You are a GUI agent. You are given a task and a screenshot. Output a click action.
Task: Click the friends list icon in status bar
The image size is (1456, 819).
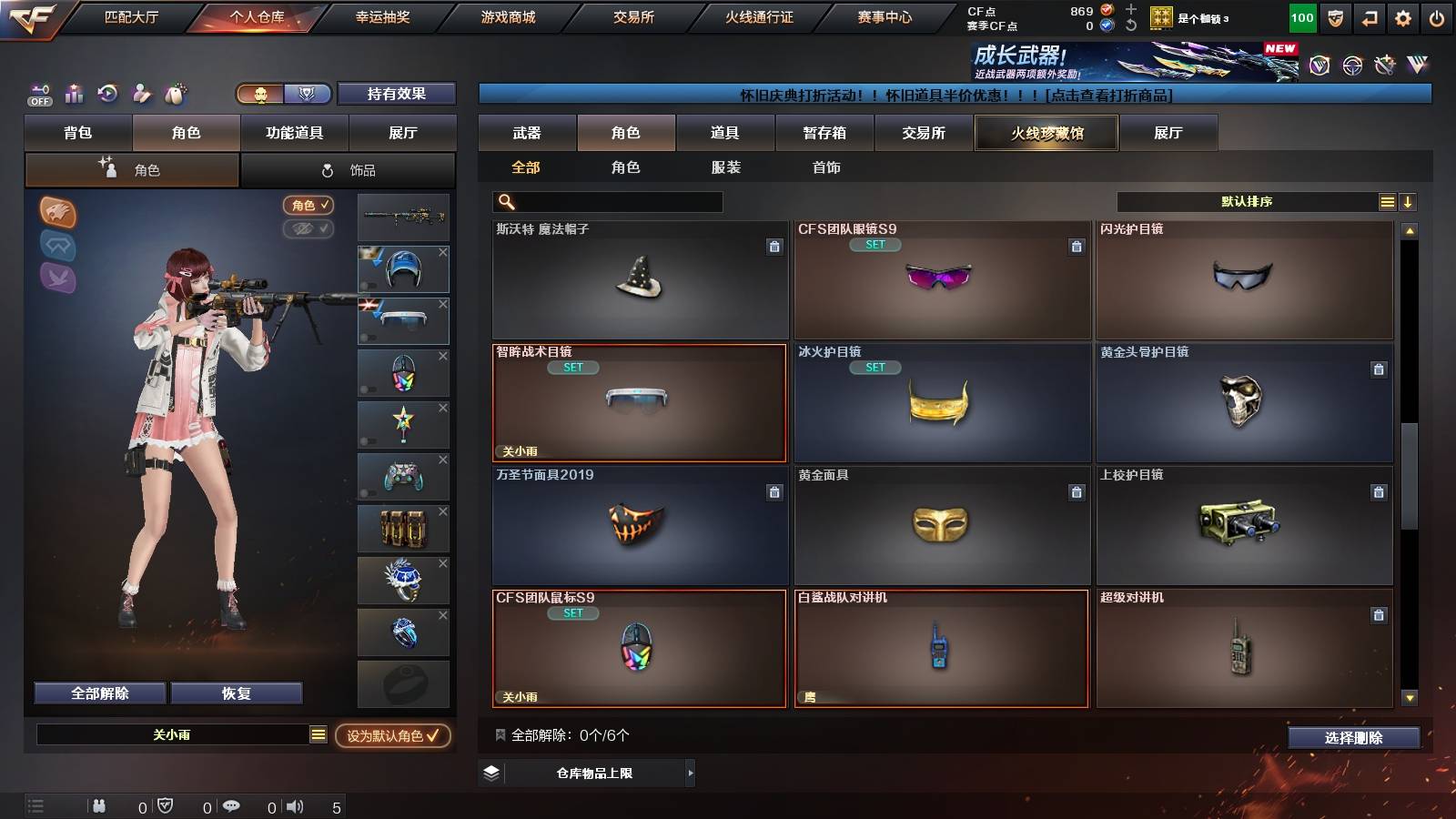(98, 805)
